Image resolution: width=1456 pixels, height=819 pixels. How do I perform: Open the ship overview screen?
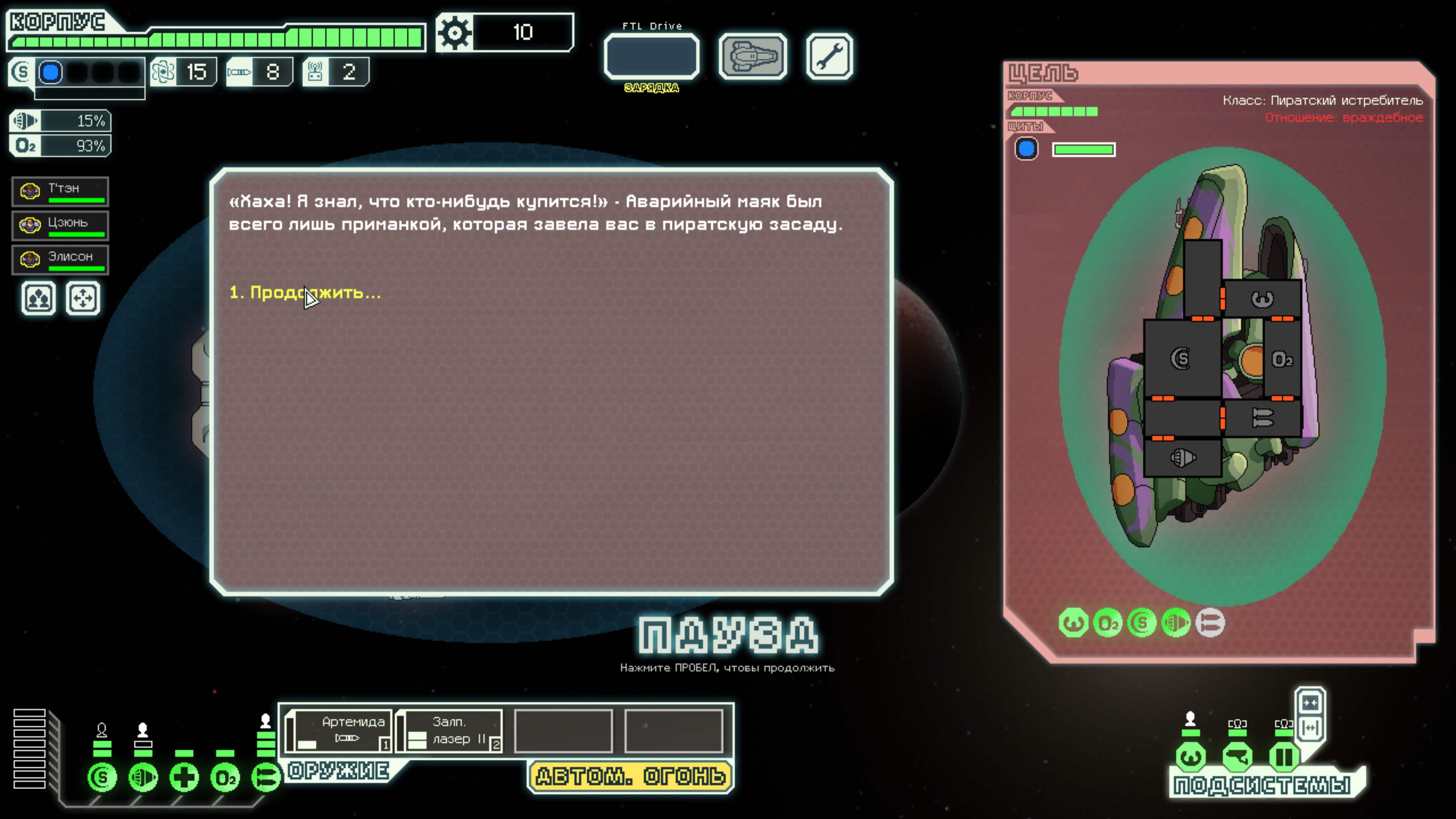752,56
